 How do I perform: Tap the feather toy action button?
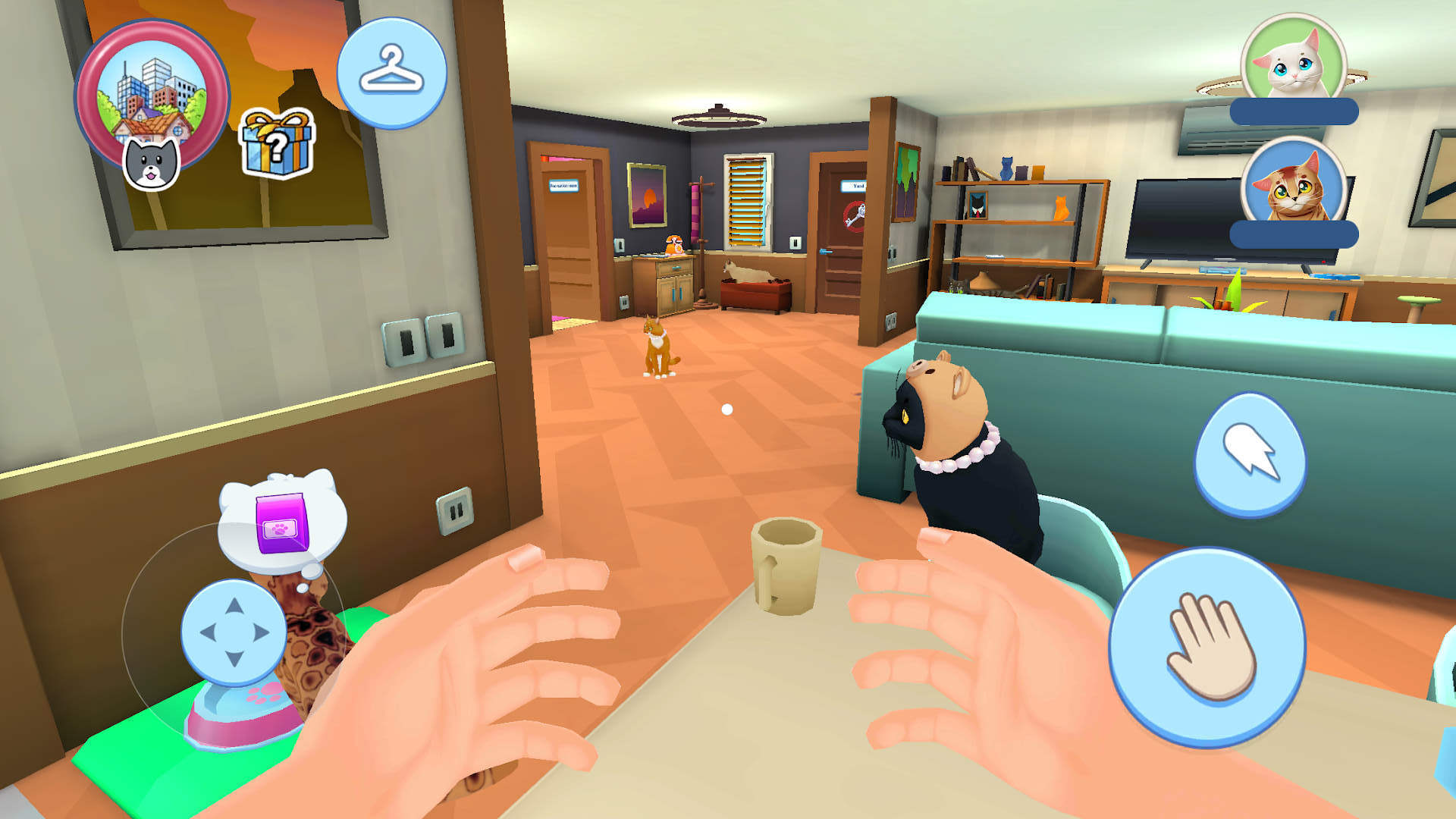pos(1250,455)
